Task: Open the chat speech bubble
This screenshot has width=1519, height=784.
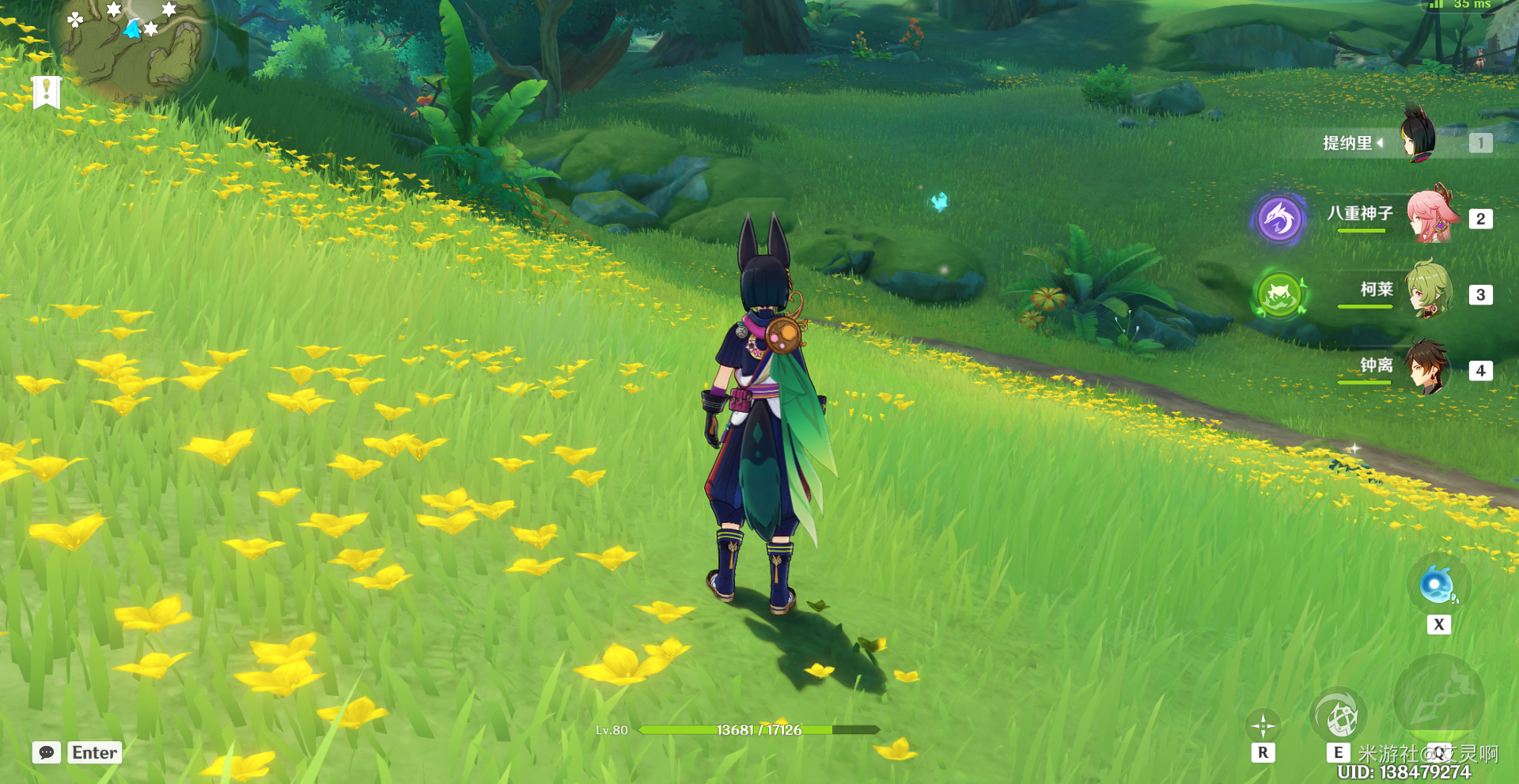Action: coord(47,752)
